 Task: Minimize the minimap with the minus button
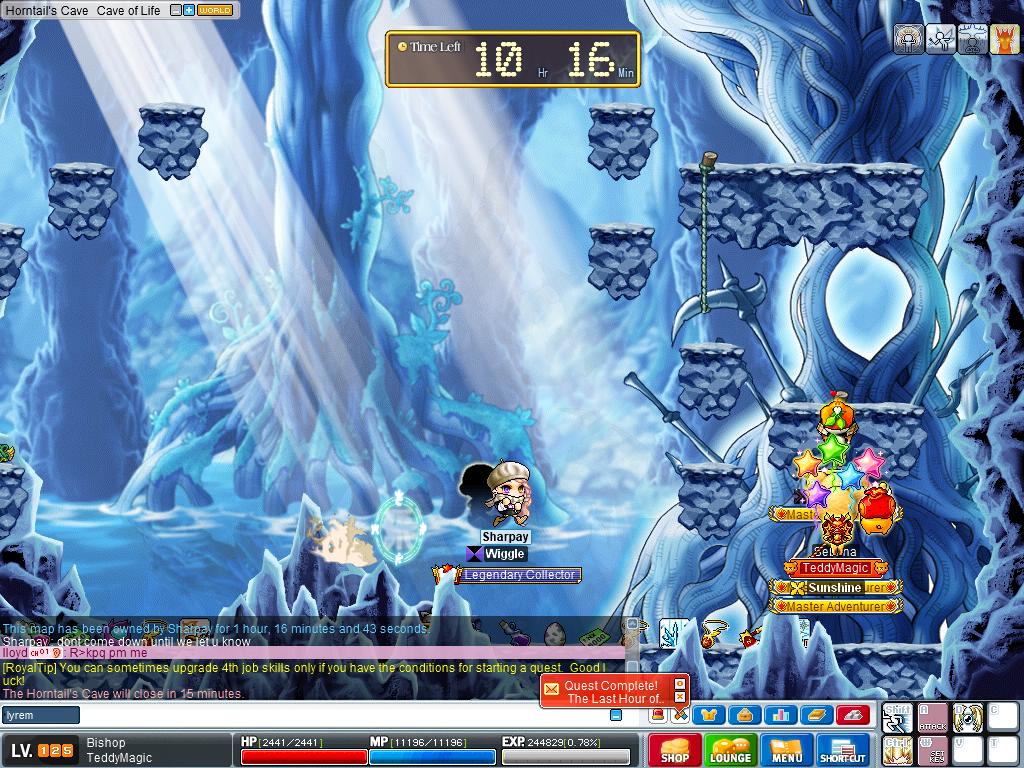(x=176, y=10)
